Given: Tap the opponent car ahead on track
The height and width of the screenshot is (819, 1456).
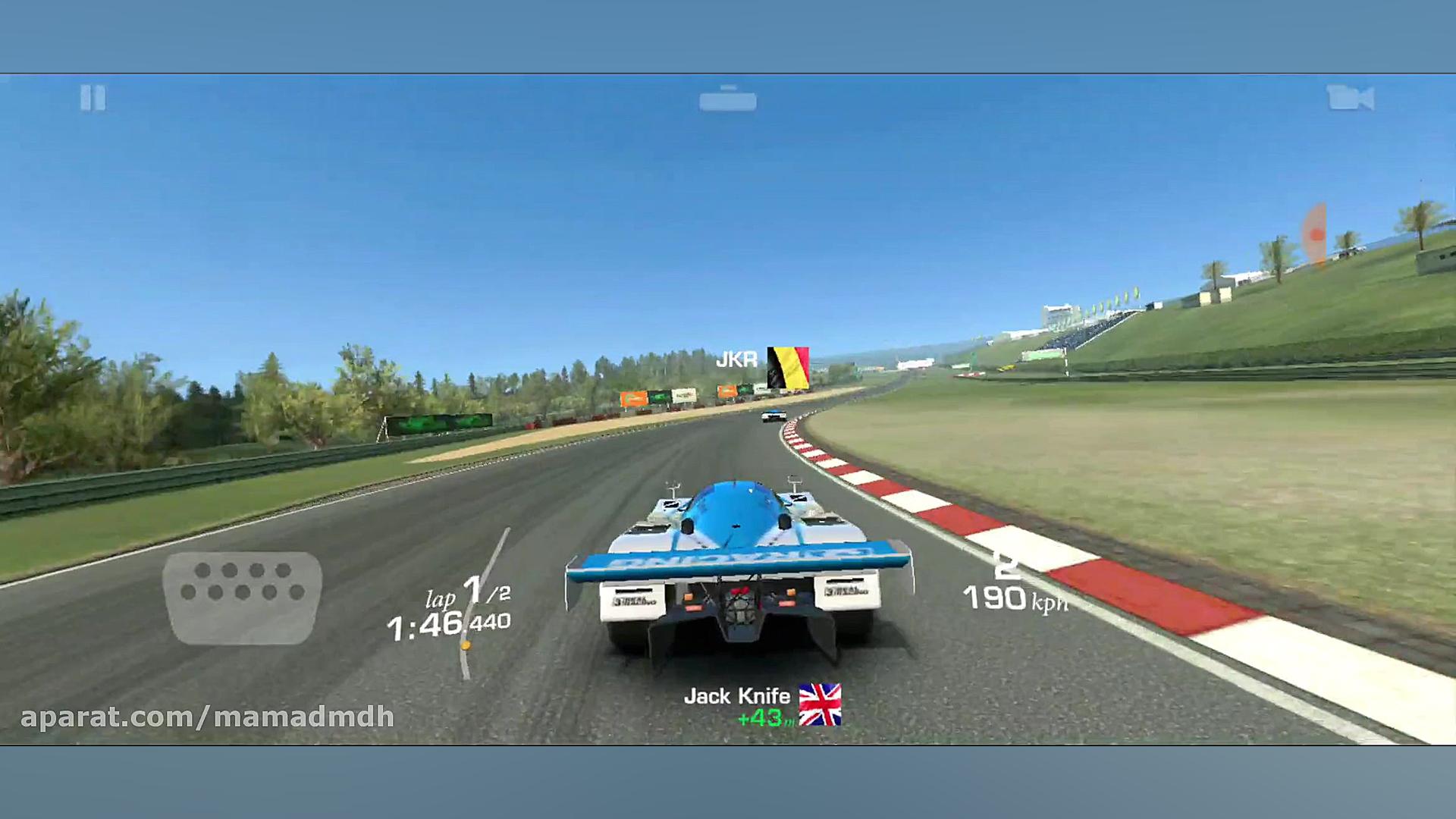Looking at the screenshot, I should tap(772, 416).
